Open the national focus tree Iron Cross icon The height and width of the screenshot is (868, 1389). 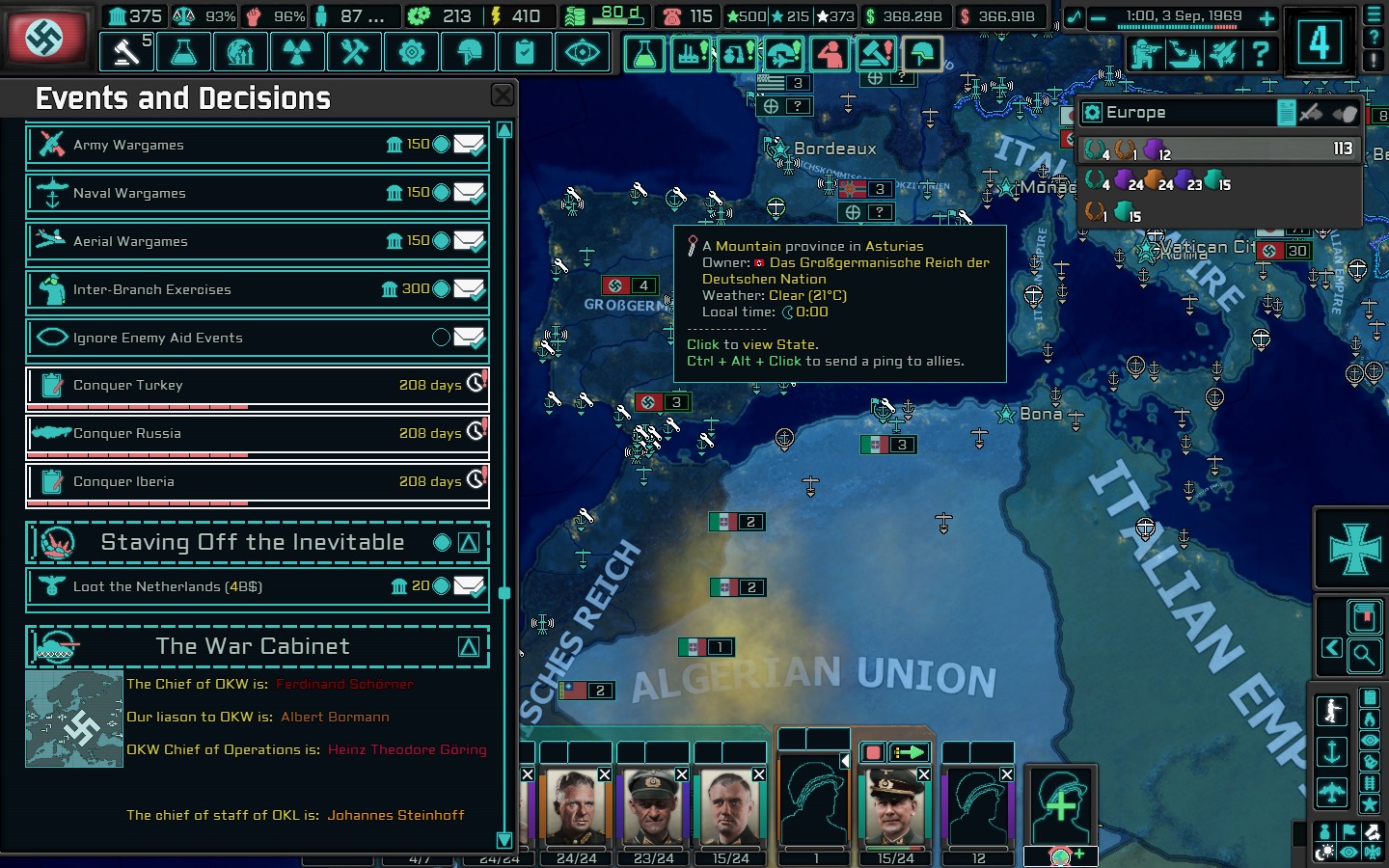pos(1350,548)
